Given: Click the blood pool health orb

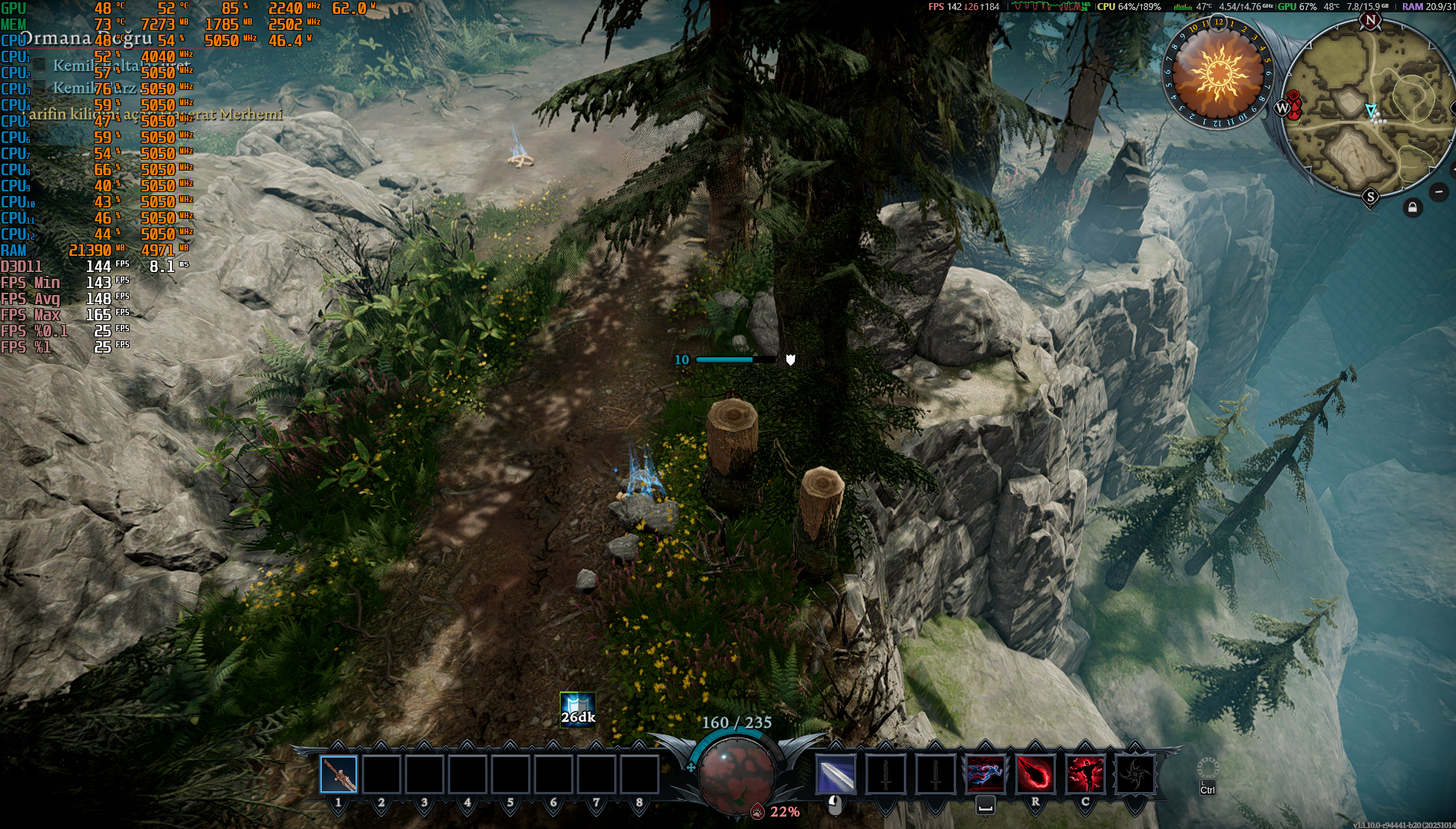Looking at the screenshot, I should 736,771.
